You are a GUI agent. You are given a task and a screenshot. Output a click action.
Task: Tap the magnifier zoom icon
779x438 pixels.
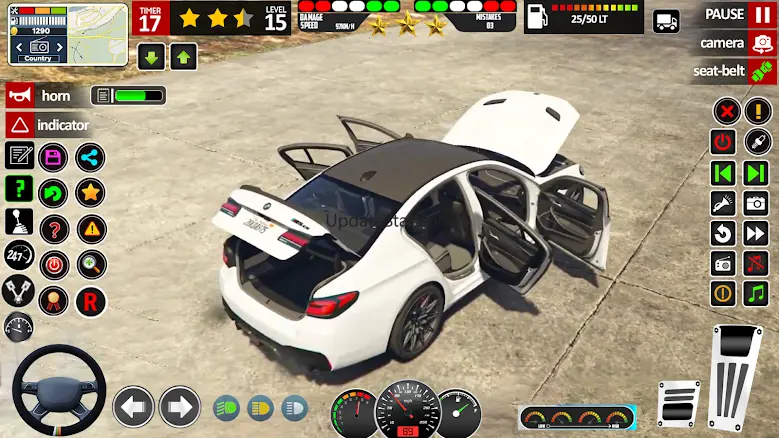click(x=90, y=264)
